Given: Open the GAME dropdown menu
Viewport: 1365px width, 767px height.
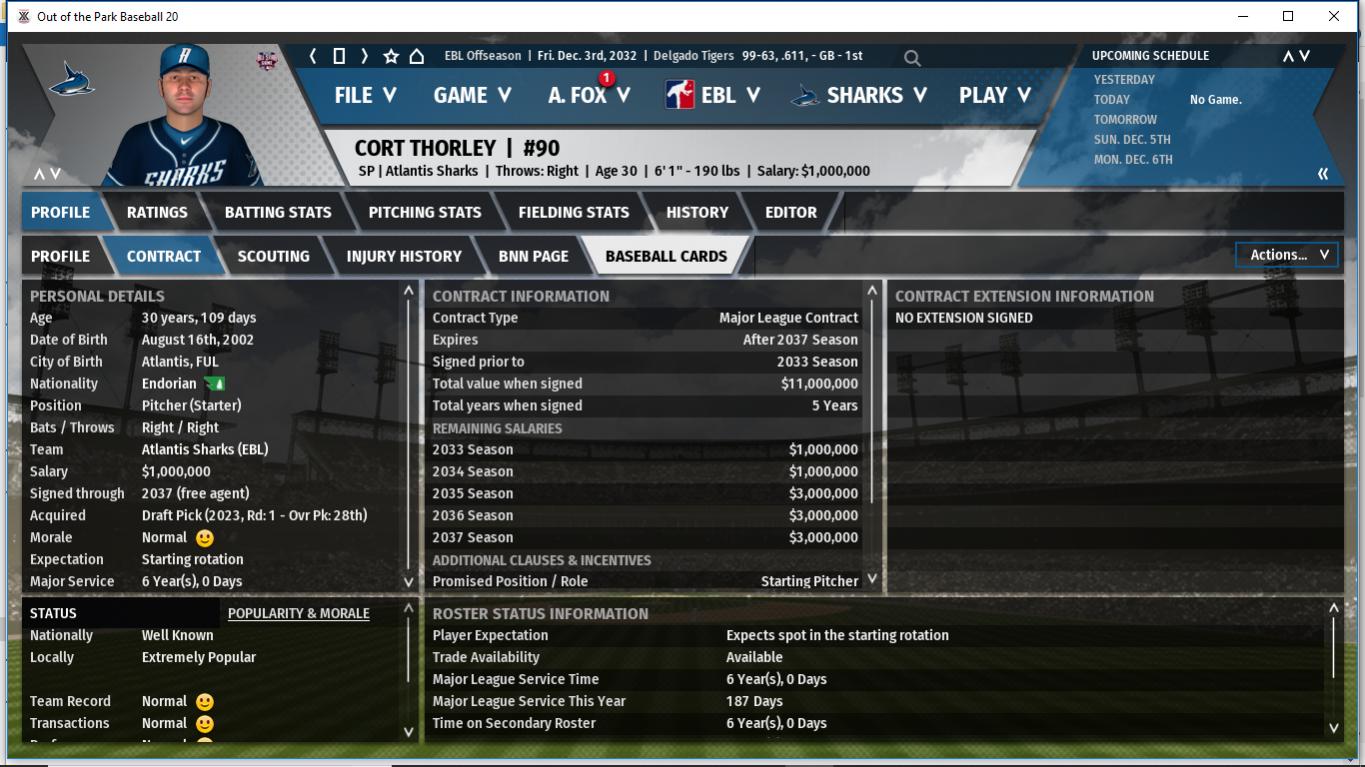Looking at the screenshot, I should [x=472, y=95].
